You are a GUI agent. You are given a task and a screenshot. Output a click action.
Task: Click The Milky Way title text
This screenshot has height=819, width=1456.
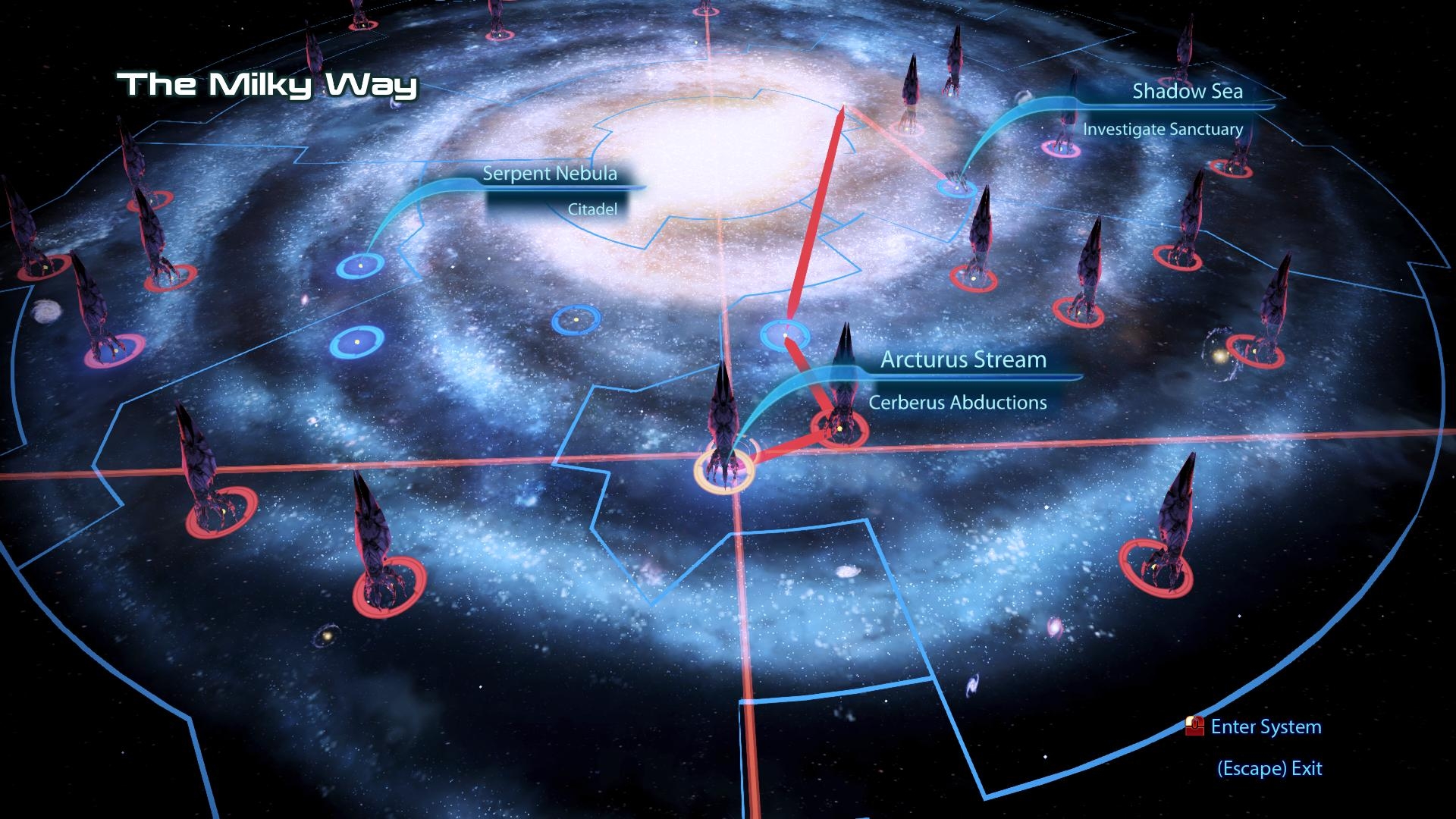click(266, 86)
